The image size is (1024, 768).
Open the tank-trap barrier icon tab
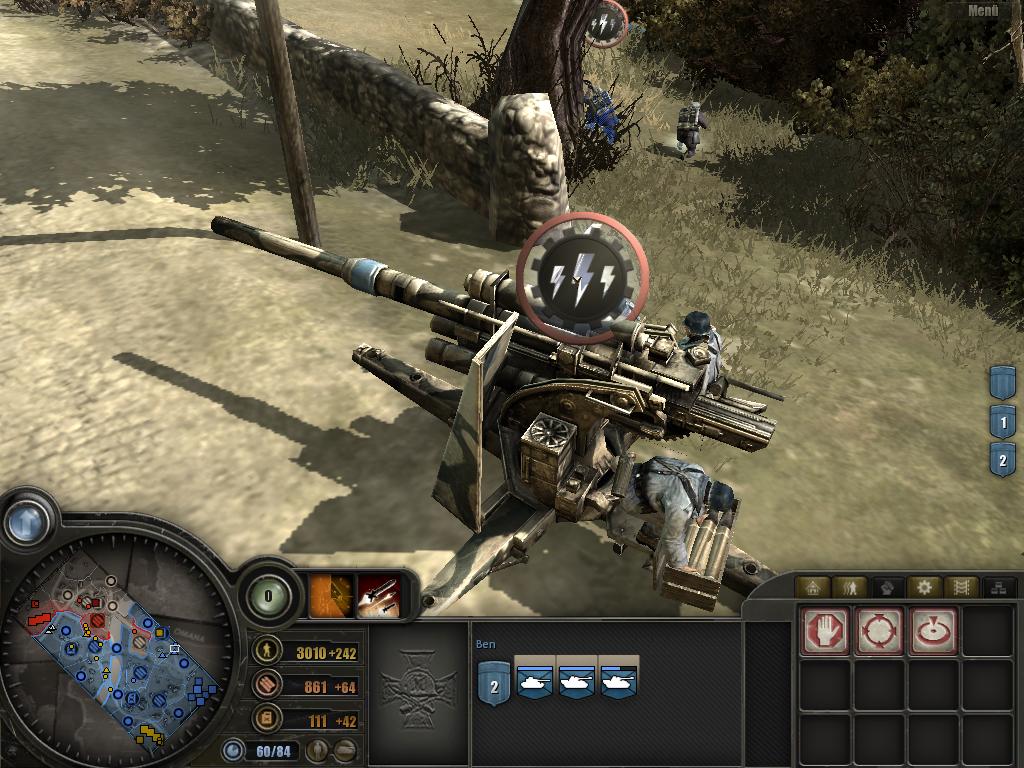click(x=959, y=587)
